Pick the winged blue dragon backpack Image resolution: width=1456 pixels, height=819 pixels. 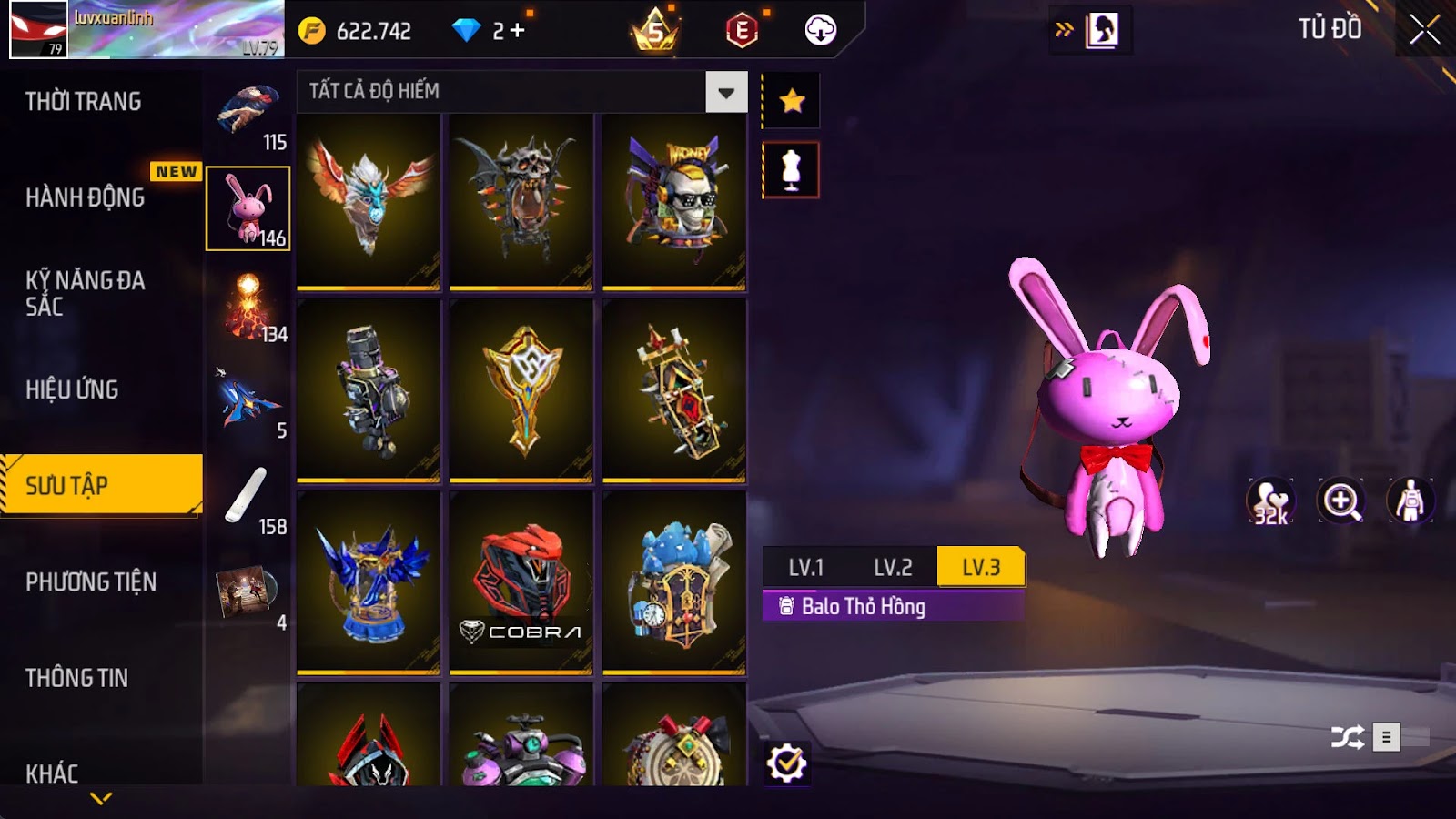pyautogui.click(x=369, y=200)
